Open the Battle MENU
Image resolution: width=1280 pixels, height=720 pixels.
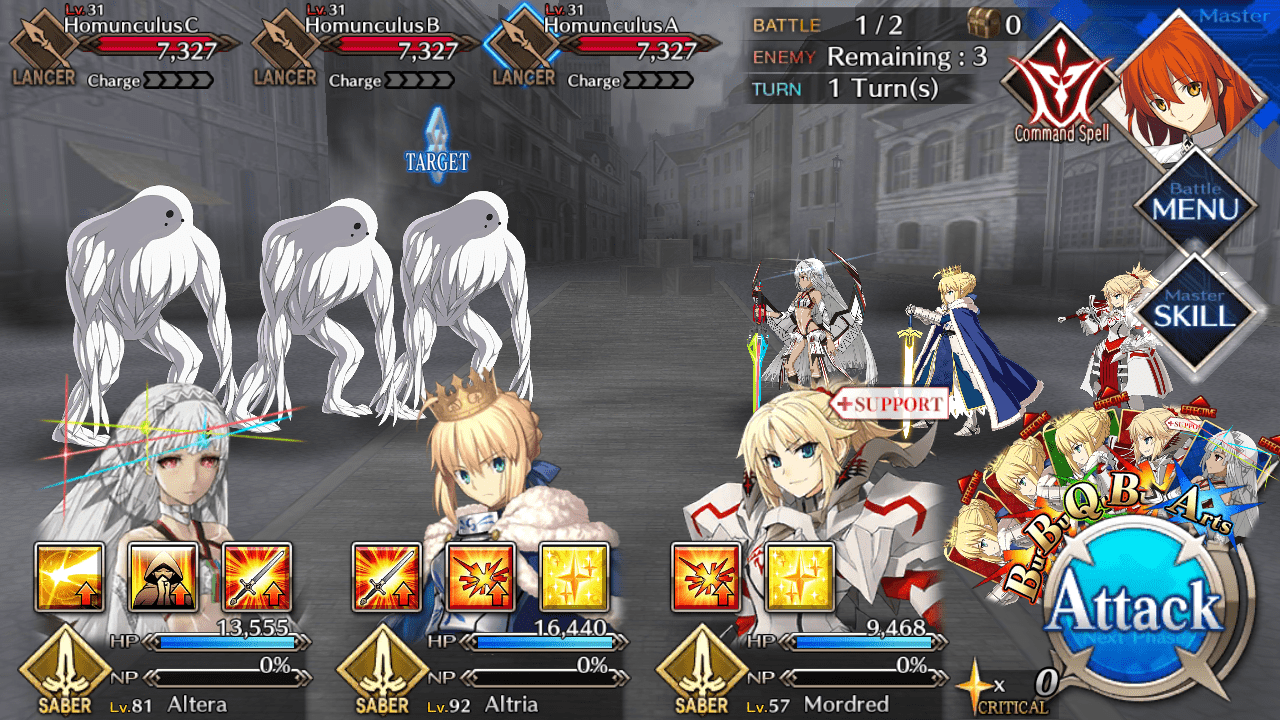point(1195,203)
